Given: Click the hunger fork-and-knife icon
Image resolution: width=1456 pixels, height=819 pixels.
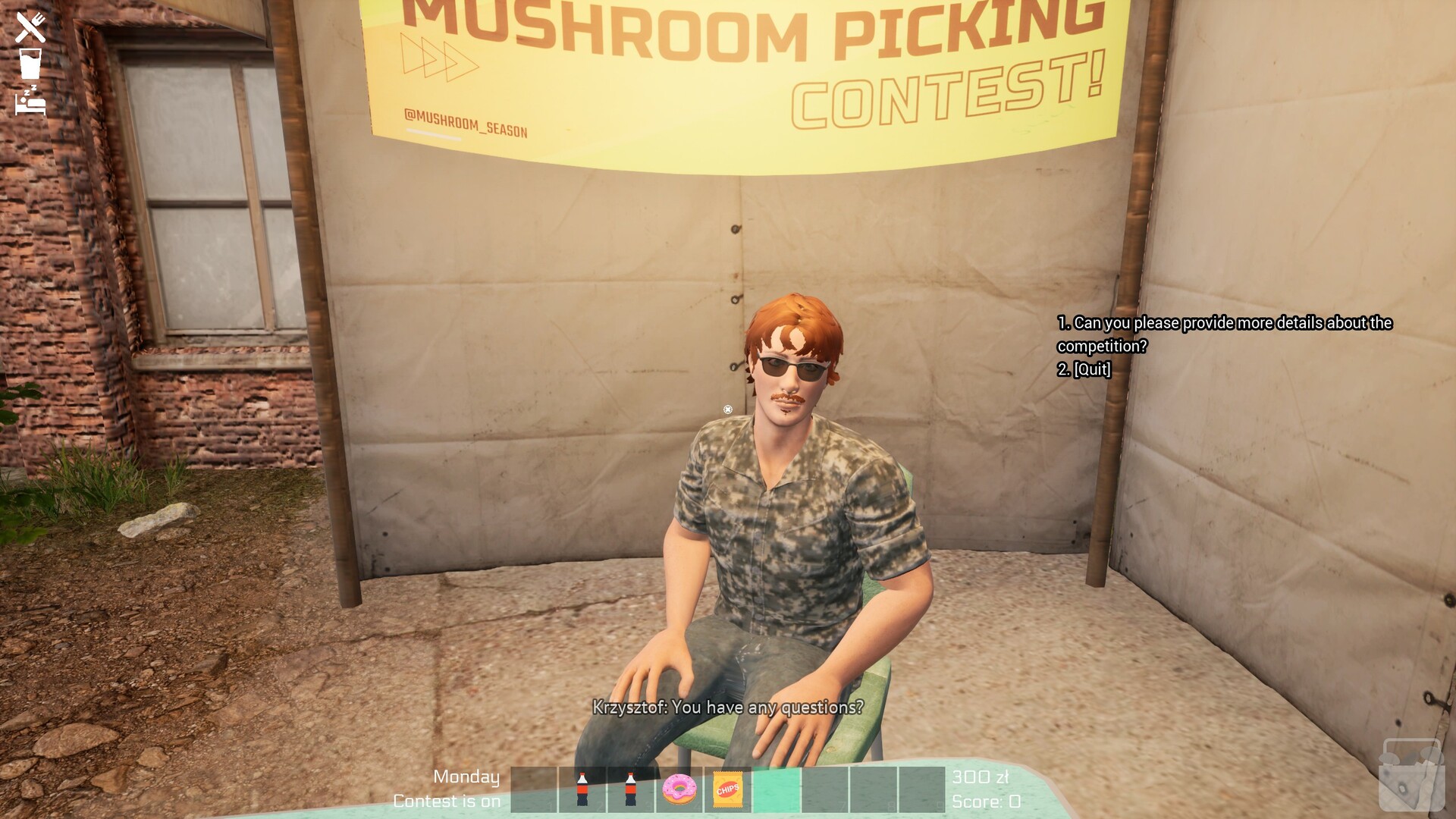Looking at the screenshot, I should click(29, 29).
